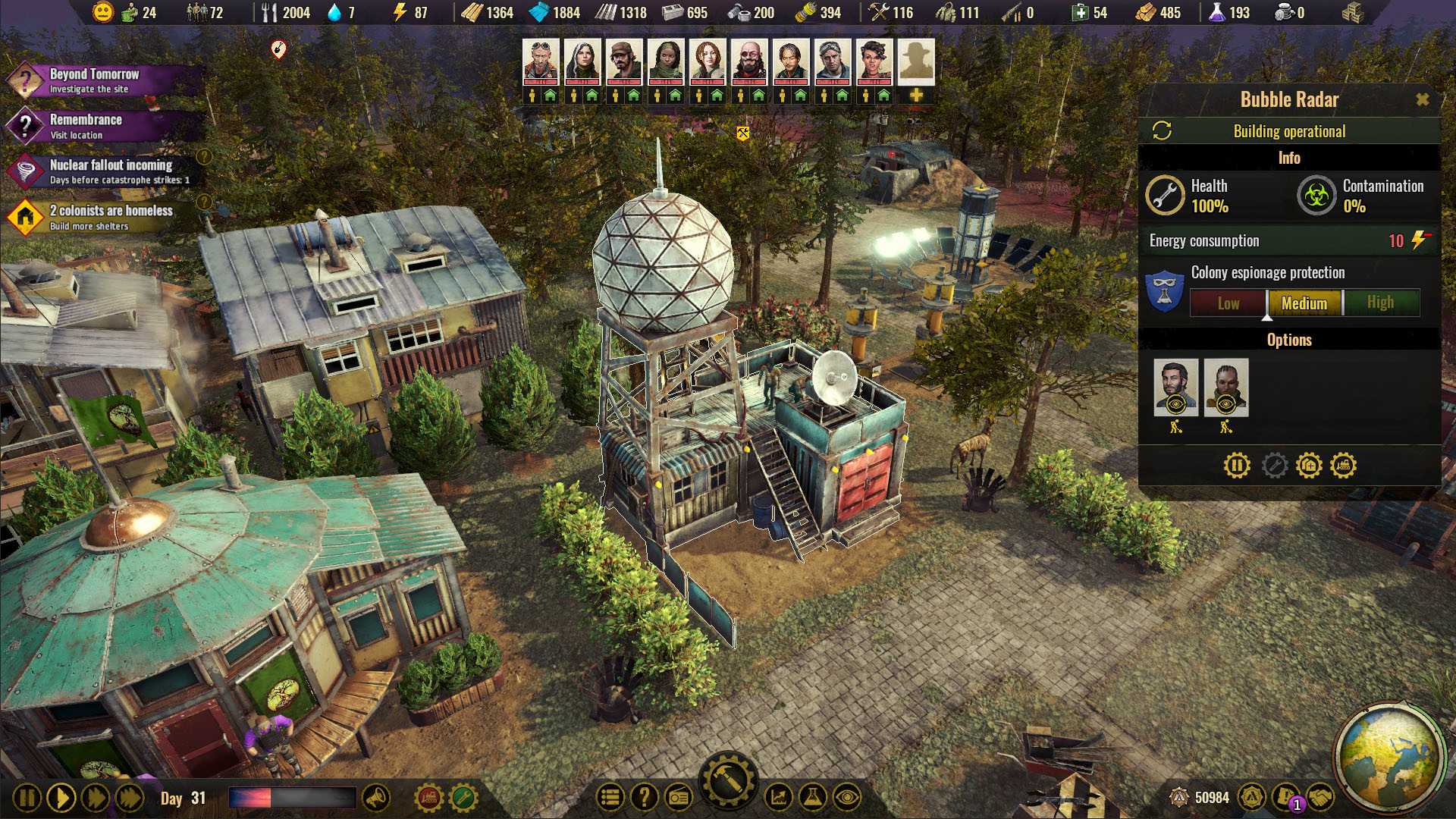Select Medium espionage protection level
Viewport: 1456px width, 819px height.
click(x=1304, y=303)
